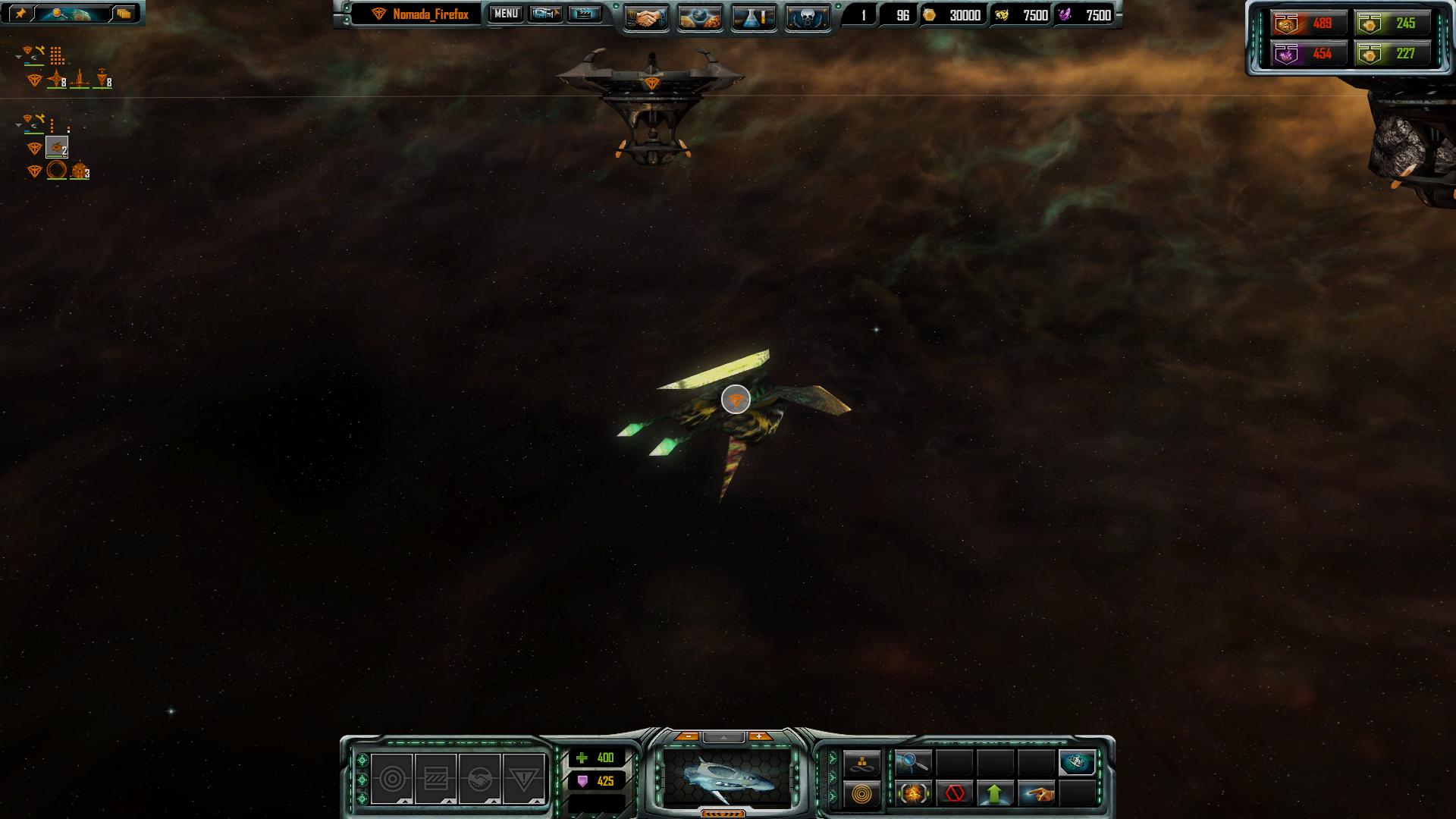Open the pirate skull screen
This screenshot has width=1456, height=819.
tap(806, 17)
